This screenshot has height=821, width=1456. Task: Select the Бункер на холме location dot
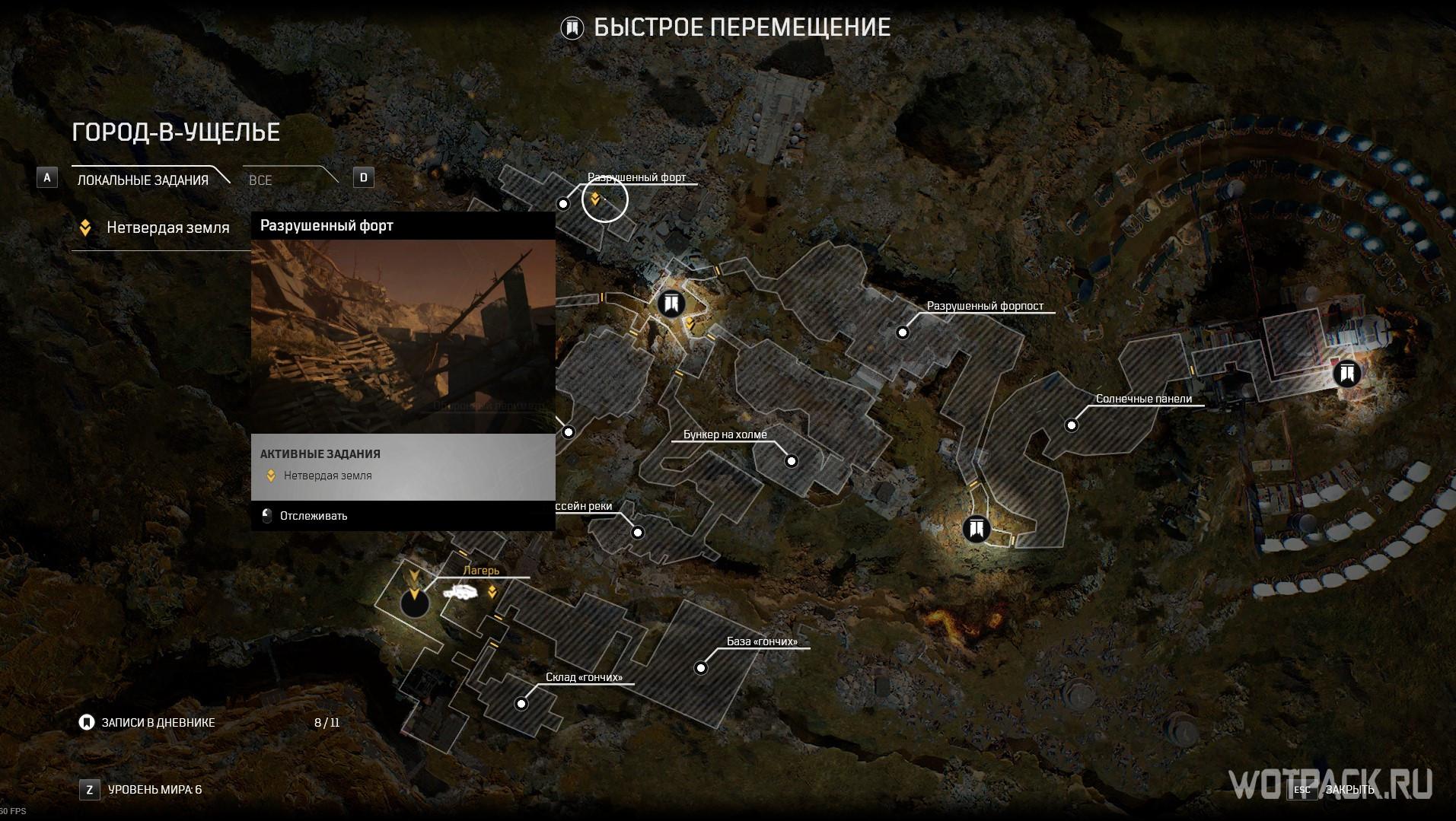click(792, 461)
